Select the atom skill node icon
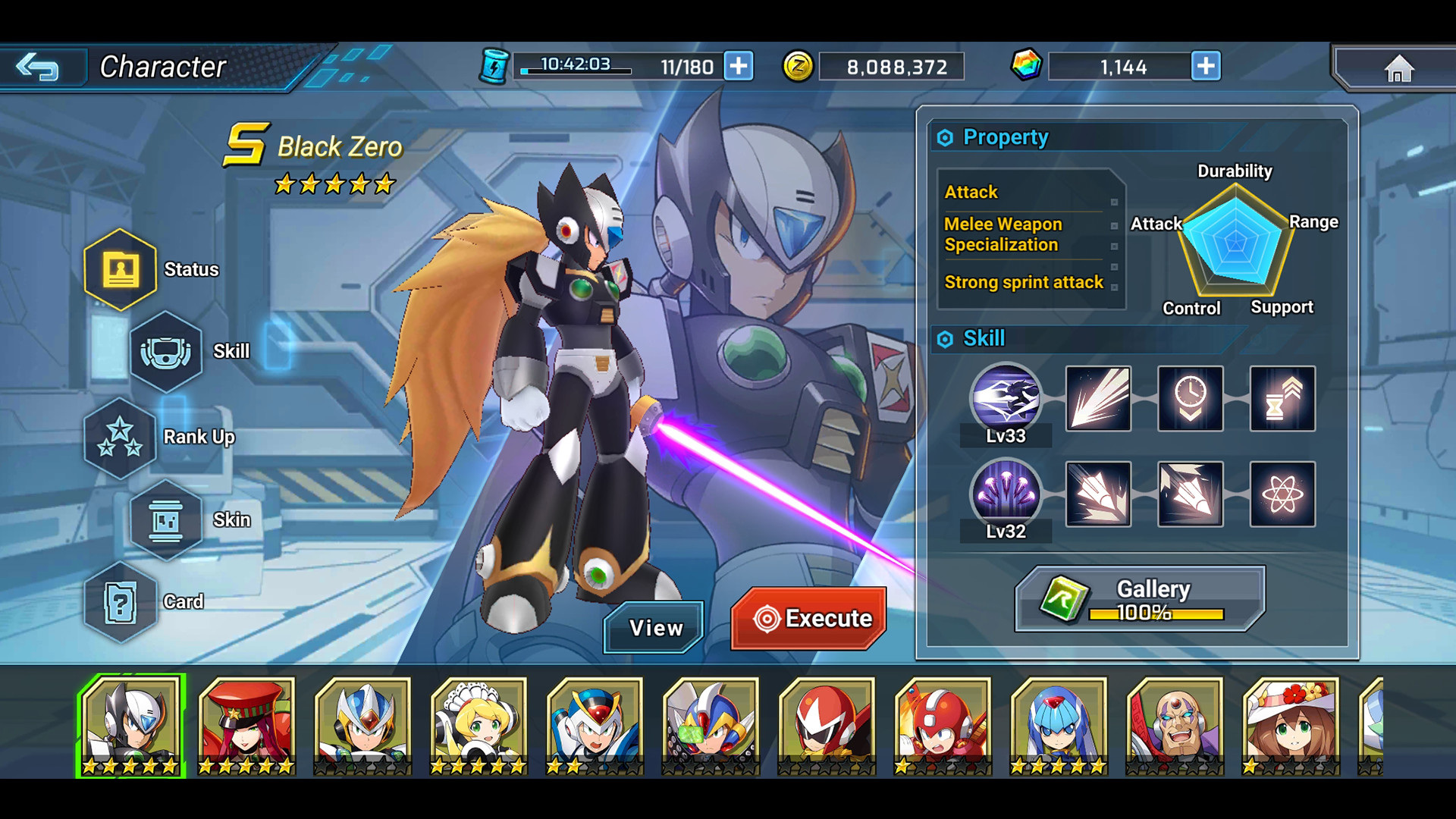Image resolution: width=1456 pixels, height=819 pixels. (x=1282, y=494)
